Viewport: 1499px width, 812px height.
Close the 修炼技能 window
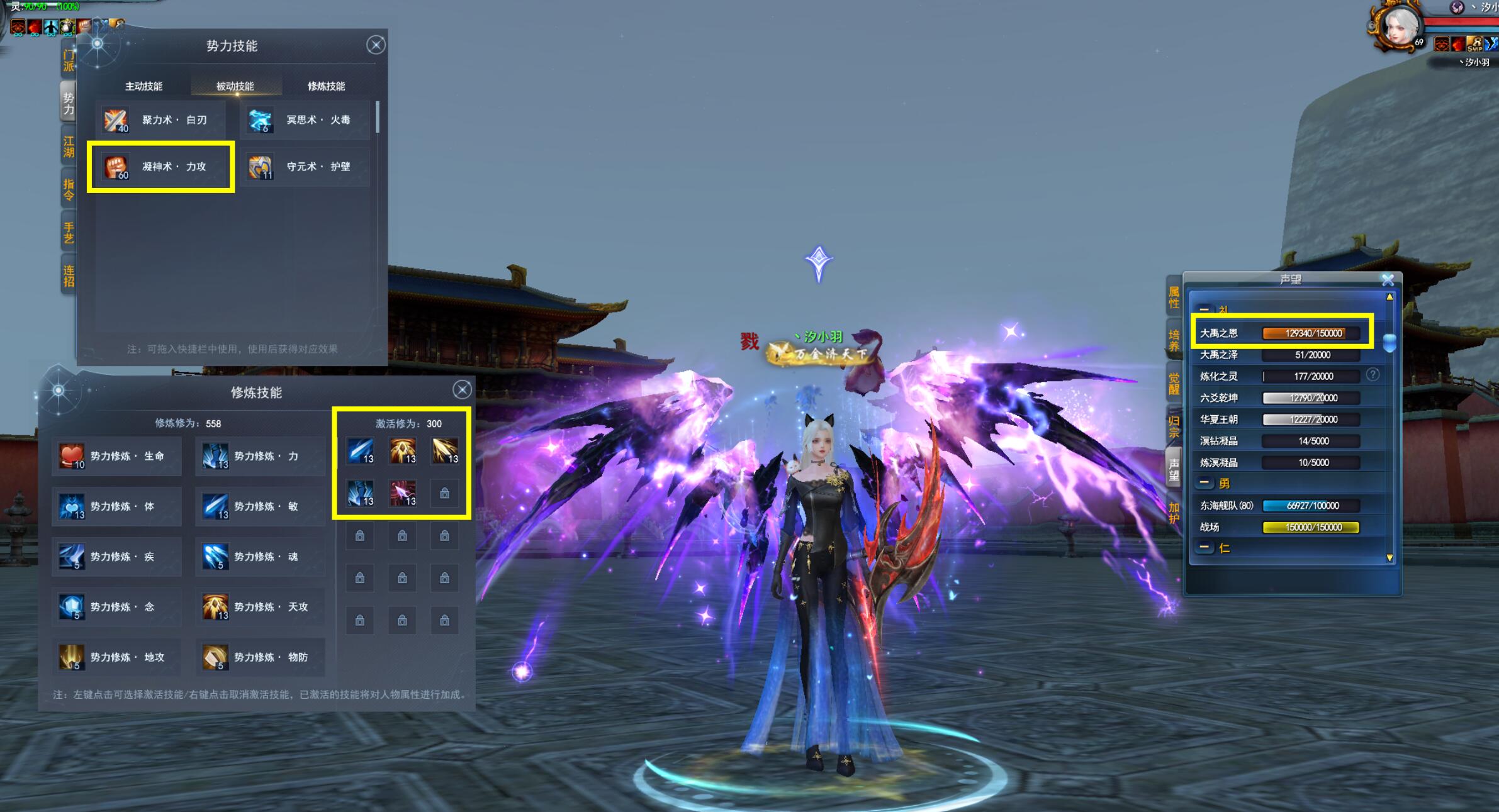pyautogui.click(x=462, y=390)
